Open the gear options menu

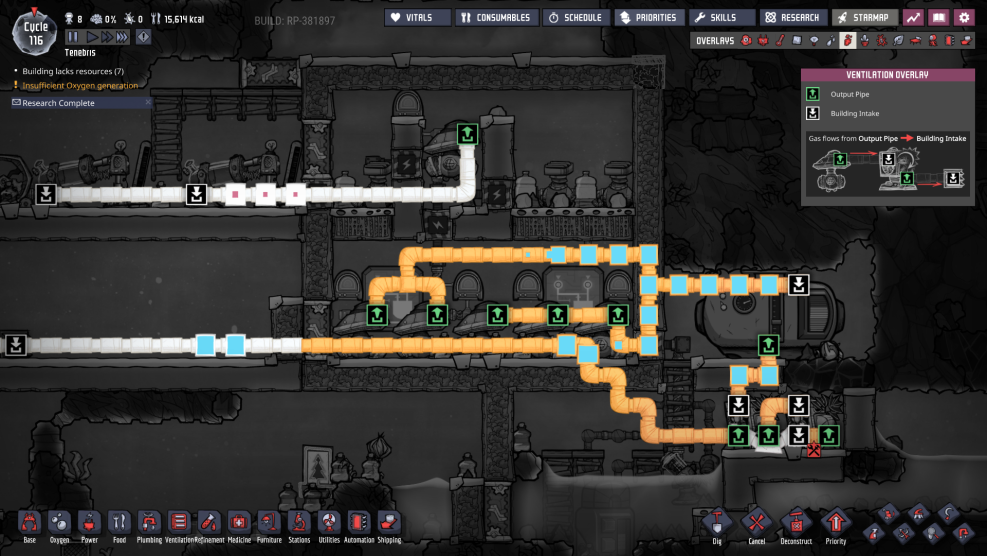(964, 17)
